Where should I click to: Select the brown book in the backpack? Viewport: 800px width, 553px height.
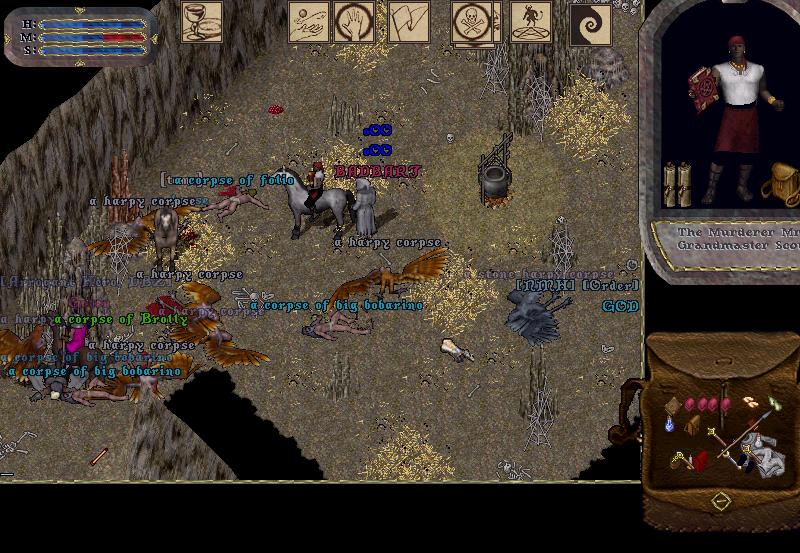673,405
